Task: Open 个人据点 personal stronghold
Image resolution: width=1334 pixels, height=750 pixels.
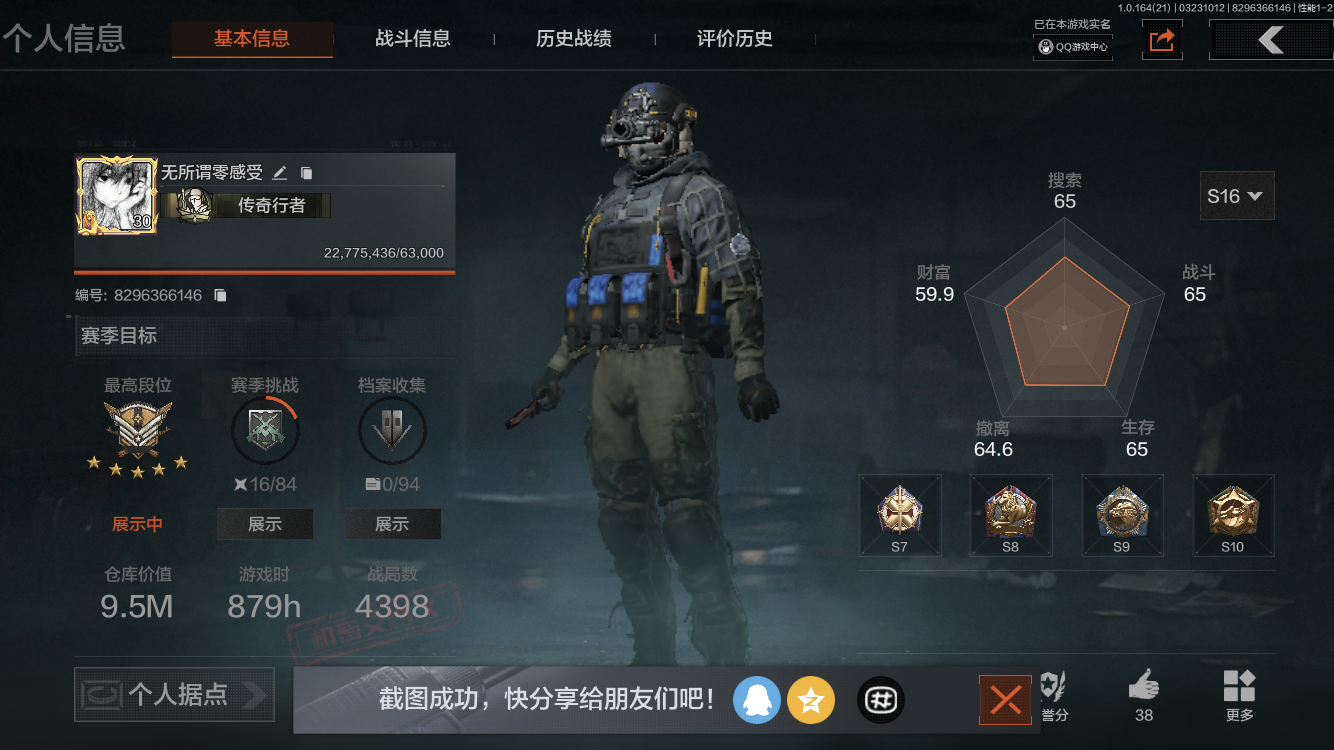Action: click(173, 694)
